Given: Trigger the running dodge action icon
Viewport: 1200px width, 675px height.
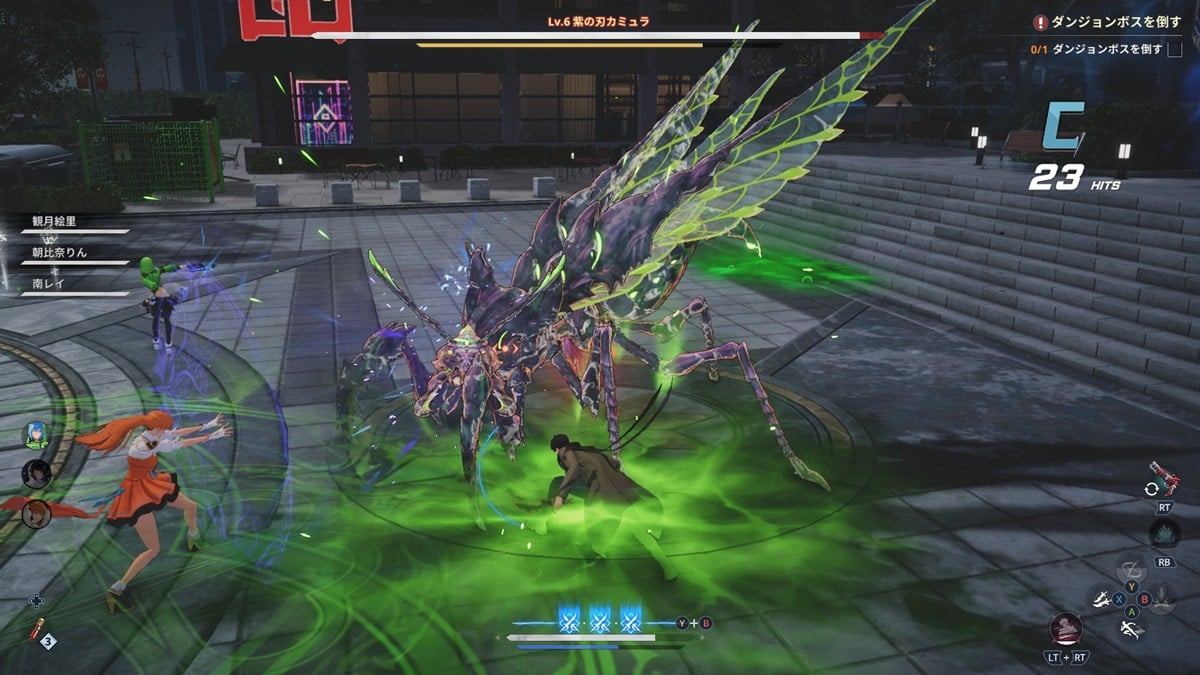Looking at the screenshot, I should pos(1133,629).
